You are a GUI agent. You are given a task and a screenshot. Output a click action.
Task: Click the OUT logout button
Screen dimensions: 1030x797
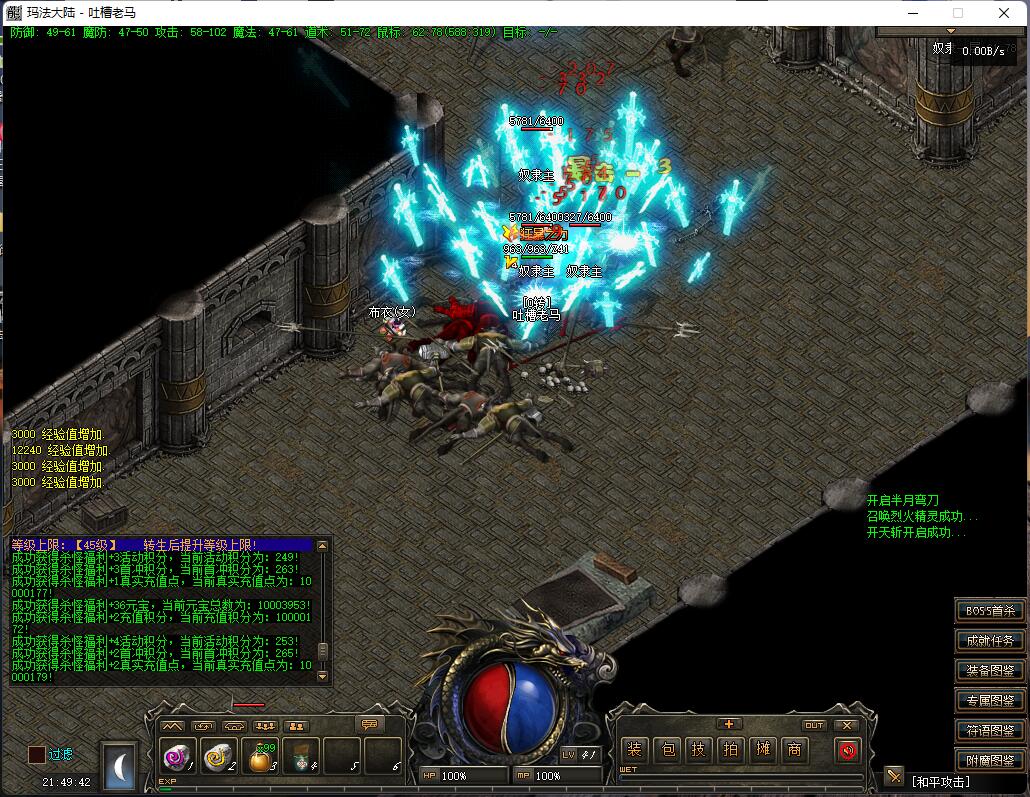815,725
